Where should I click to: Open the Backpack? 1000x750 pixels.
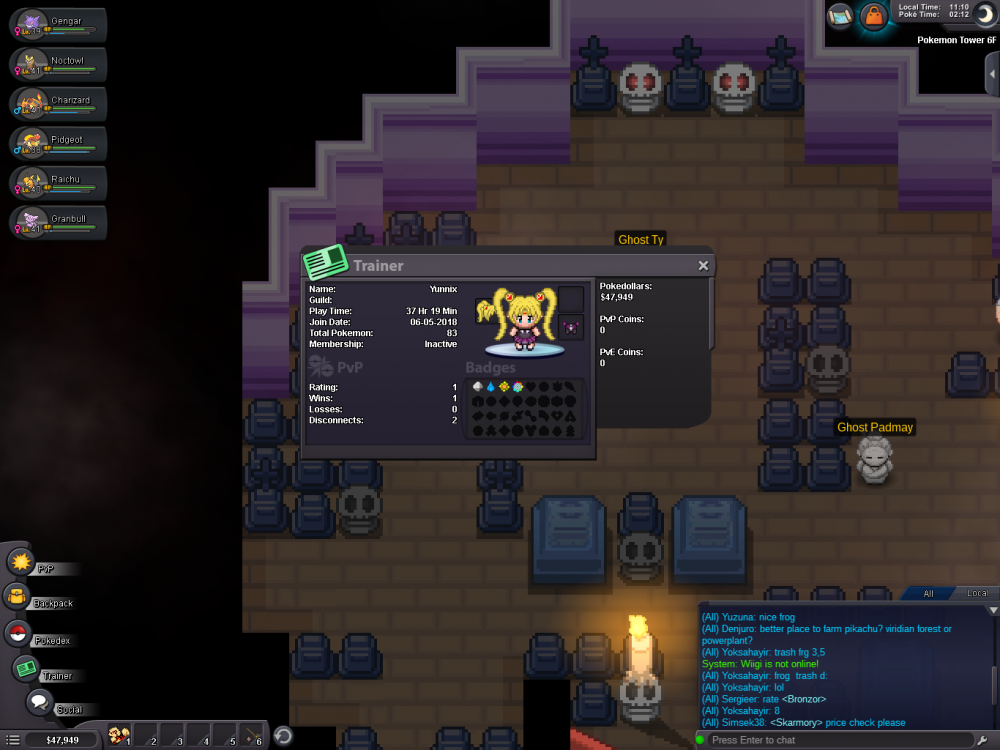[x=18, y=598]
